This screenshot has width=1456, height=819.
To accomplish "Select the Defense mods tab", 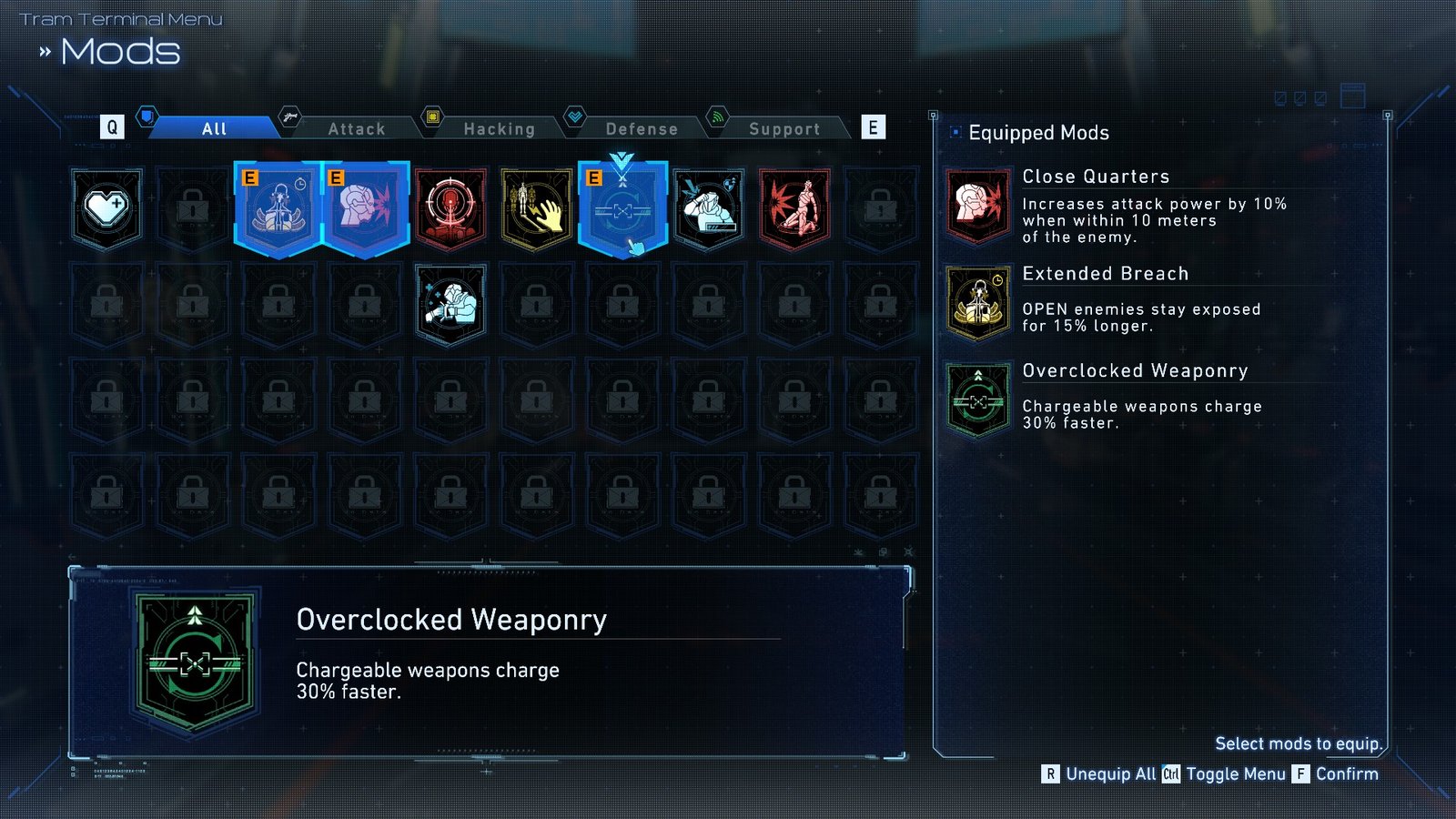I will click(642, 129).
